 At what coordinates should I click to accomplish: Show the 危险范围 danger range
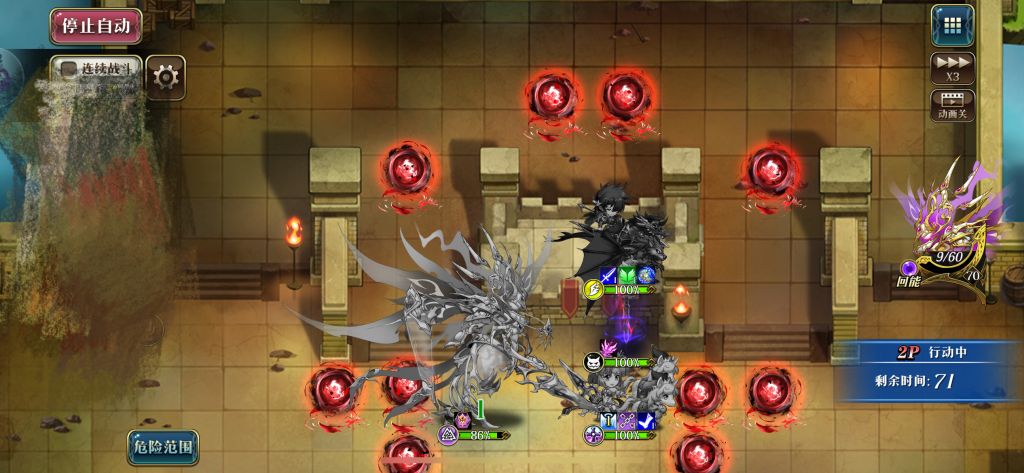[162, 446]
